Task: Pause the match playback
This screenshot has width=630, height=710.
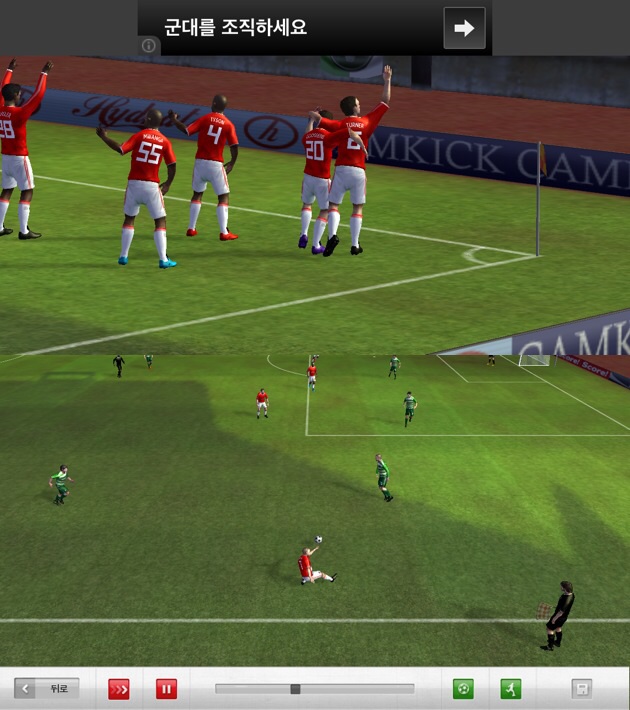Action: pos(166,689)
